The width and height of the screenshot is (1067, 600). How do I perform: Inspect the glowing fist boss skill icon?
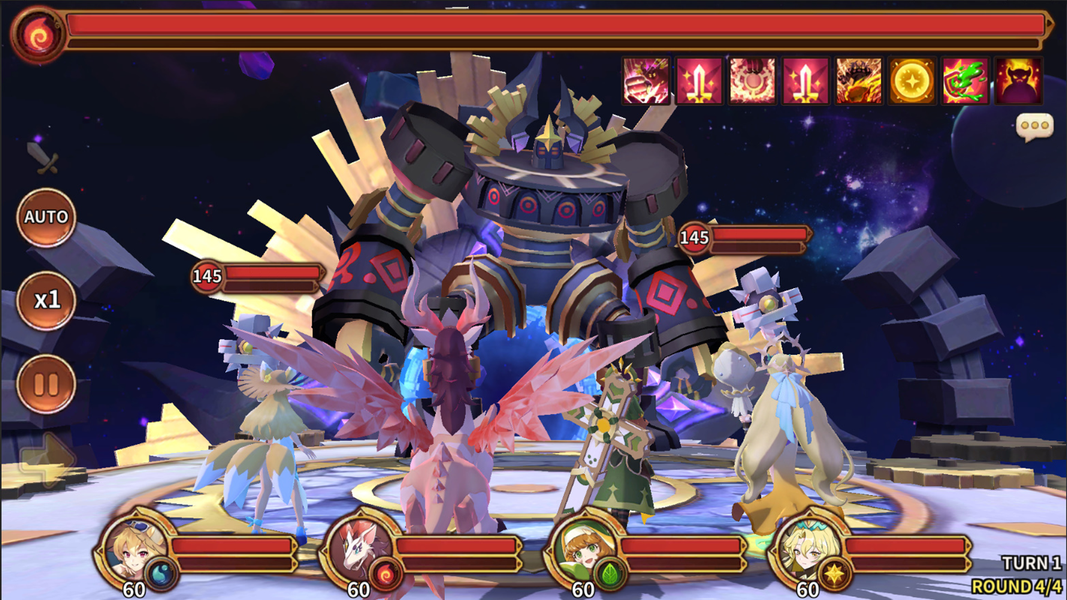tap(646, 81)
